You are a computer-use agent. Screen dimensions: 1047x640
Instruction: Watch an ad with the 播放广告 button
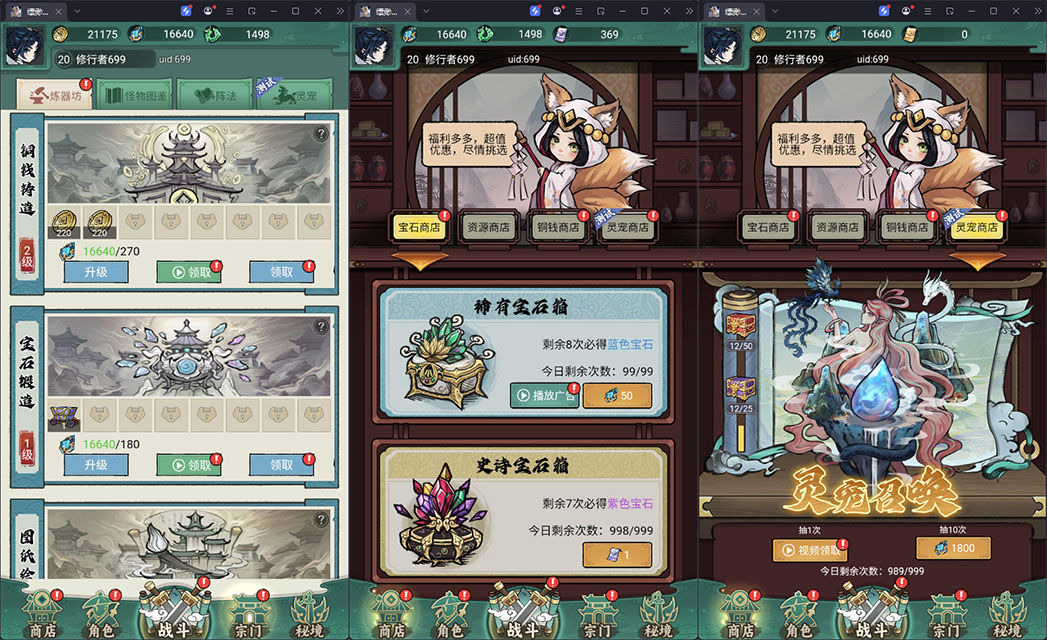click(544, 395)
